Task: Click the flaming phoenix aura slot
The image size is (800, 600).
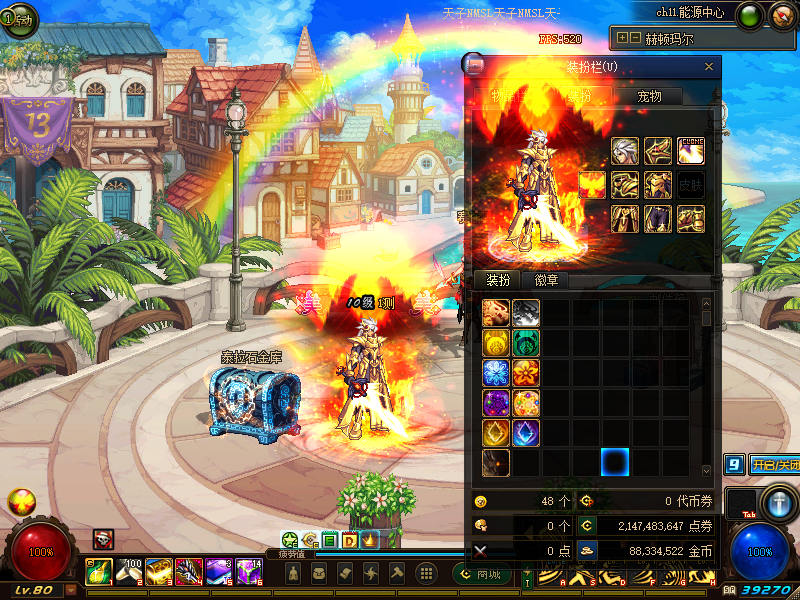Action: coord(592,185)
